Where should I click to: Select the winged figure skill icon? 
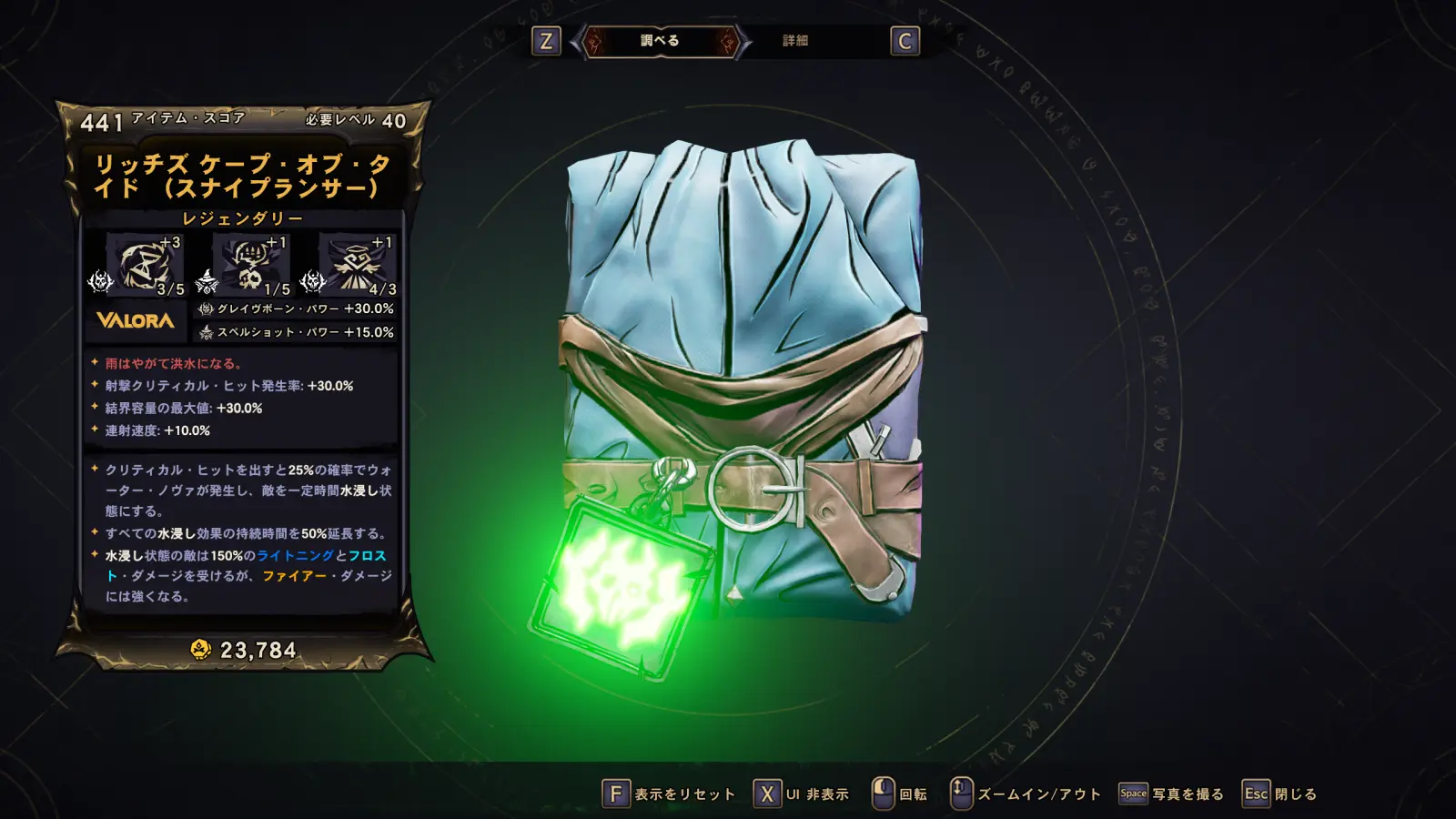pos(357,264)
